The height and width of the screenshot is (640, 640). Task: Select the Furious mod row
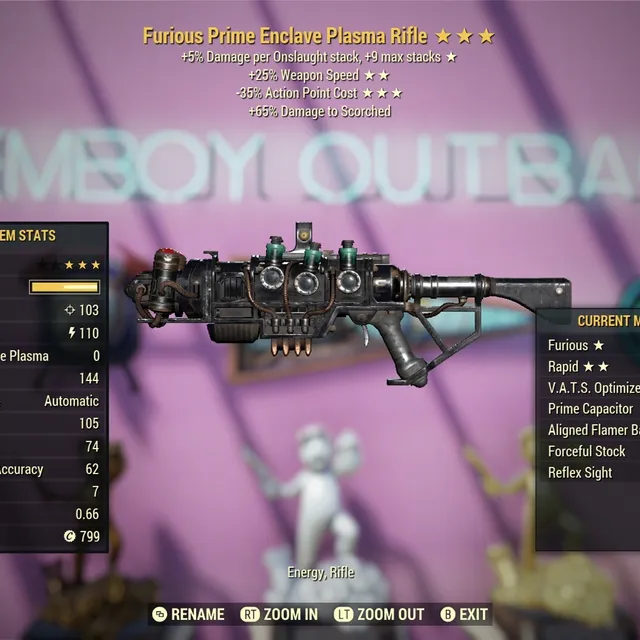click(x=577, y=345)
